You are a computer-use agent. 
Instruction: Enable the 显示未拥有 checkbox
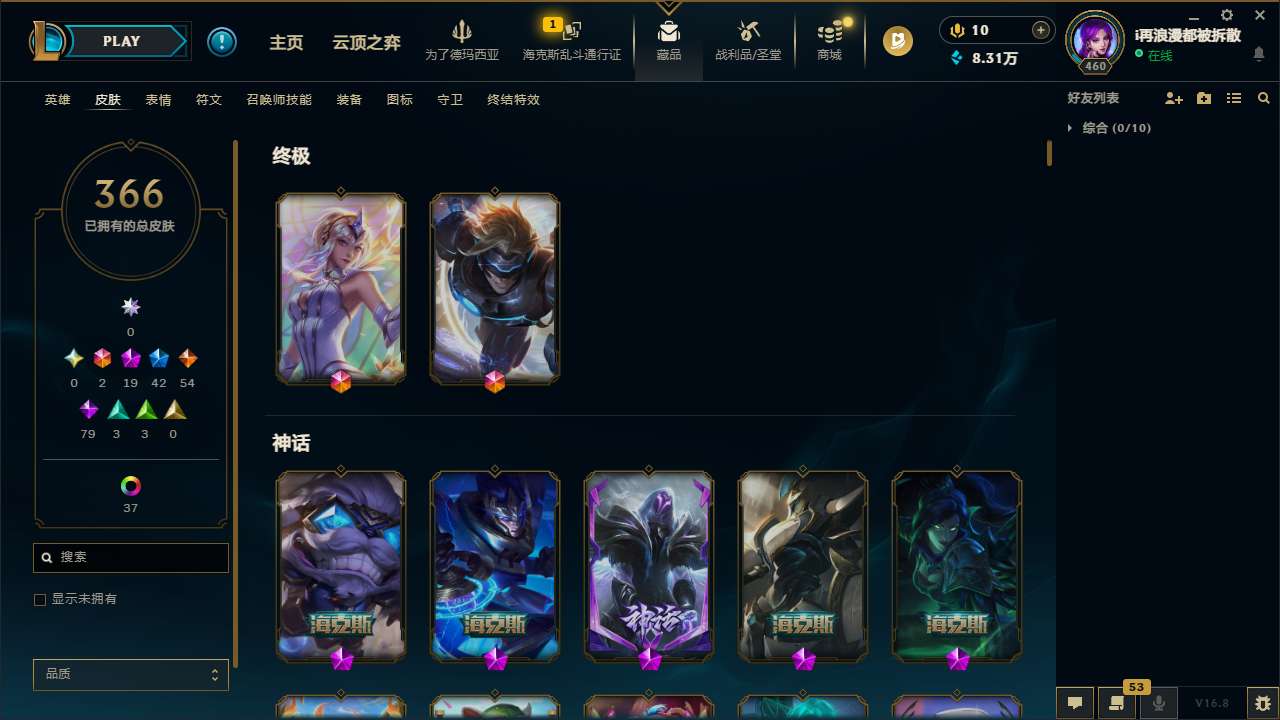(40, 599)
